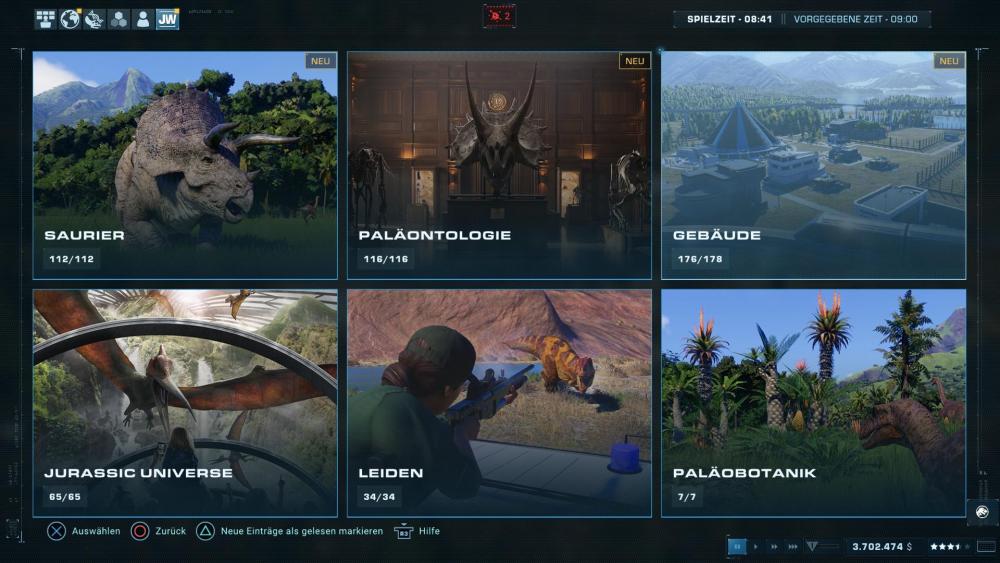Open the globe map tab

click(70, 19)
